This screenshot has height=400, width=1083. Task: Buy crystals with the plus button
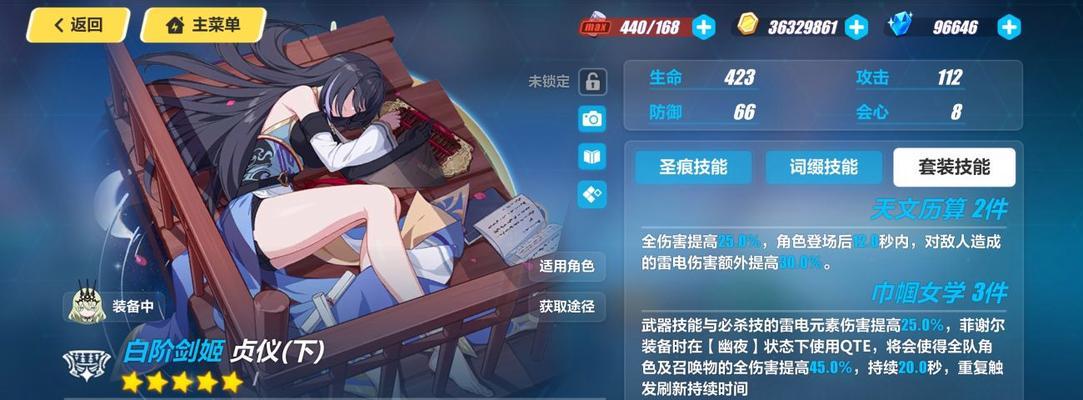pyautogui.click(x=1010, y=27)
